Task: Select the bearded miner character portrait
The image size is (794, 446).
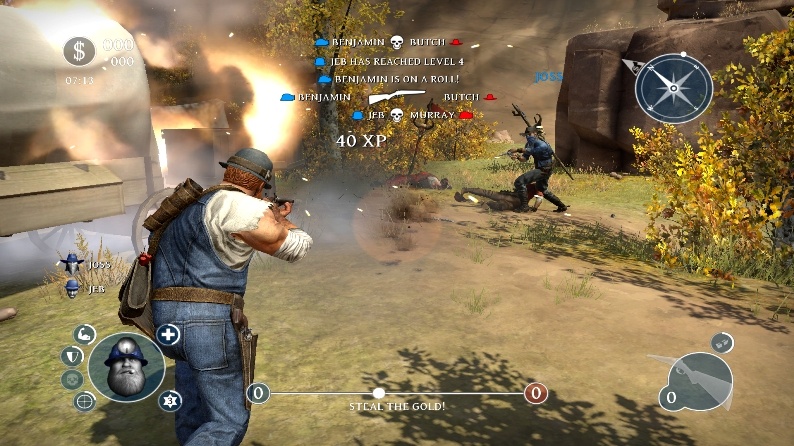Action: (126, 366)
